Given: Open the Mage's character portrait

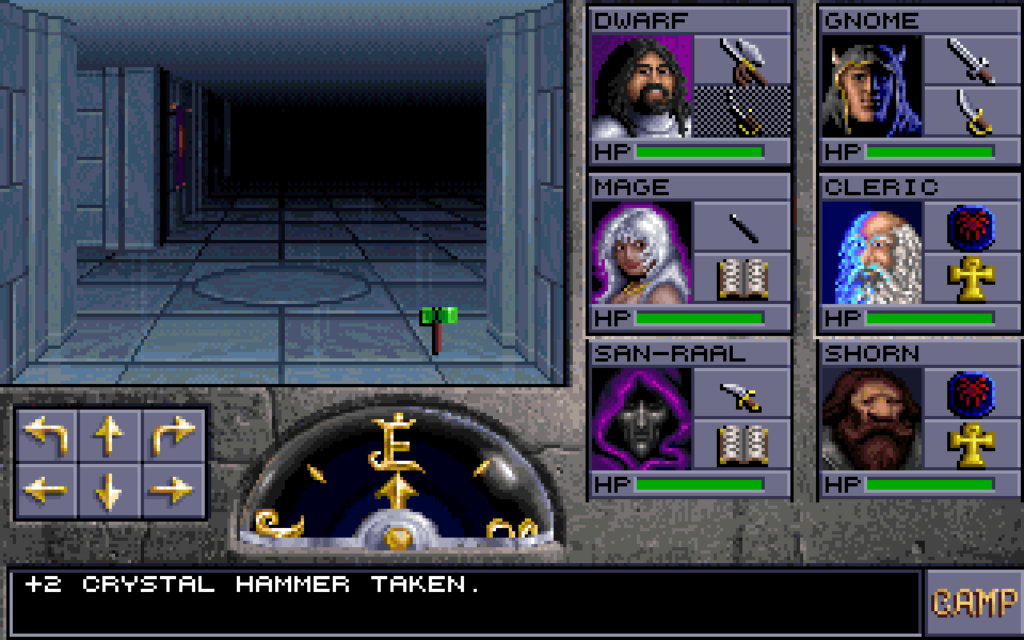Looking at the screenshot, I should [641, 253].
